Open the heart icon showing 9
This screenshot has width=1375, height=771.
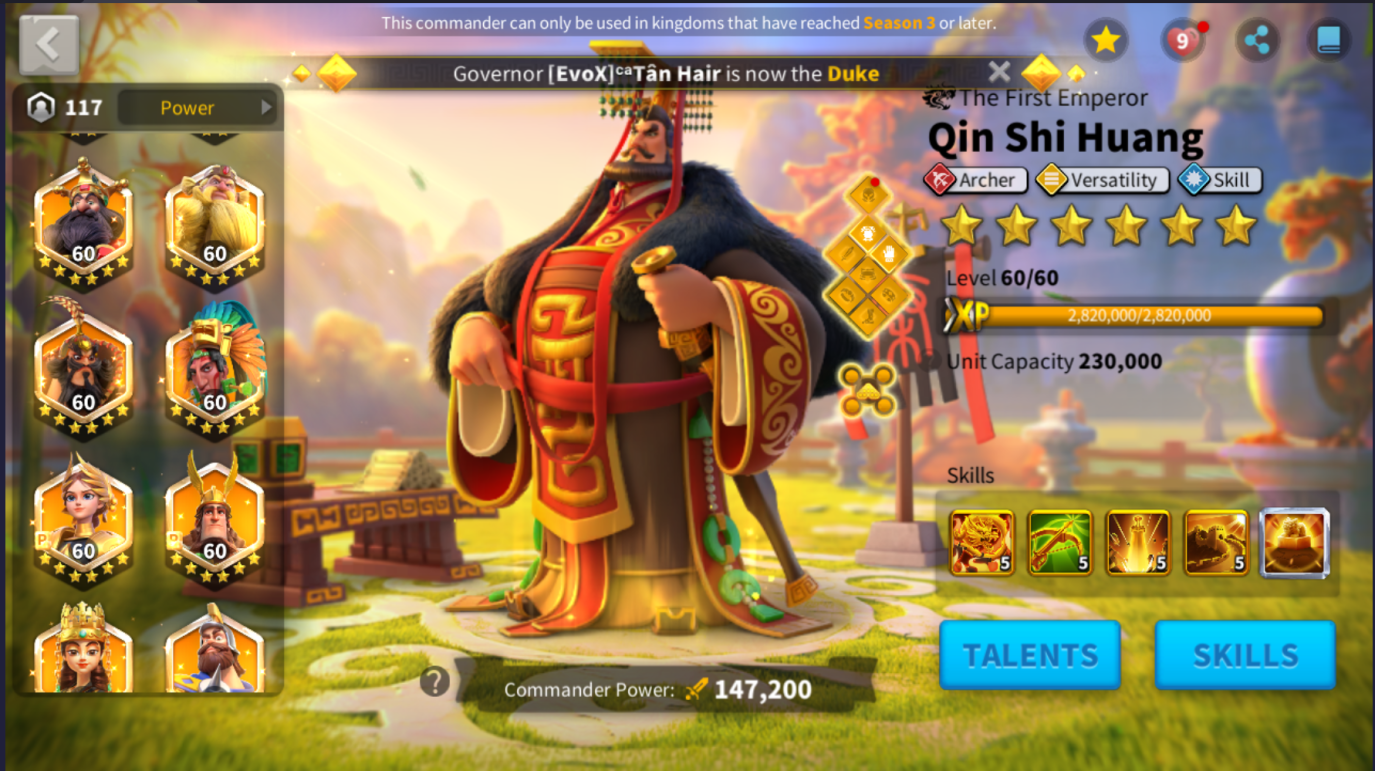1182,41
